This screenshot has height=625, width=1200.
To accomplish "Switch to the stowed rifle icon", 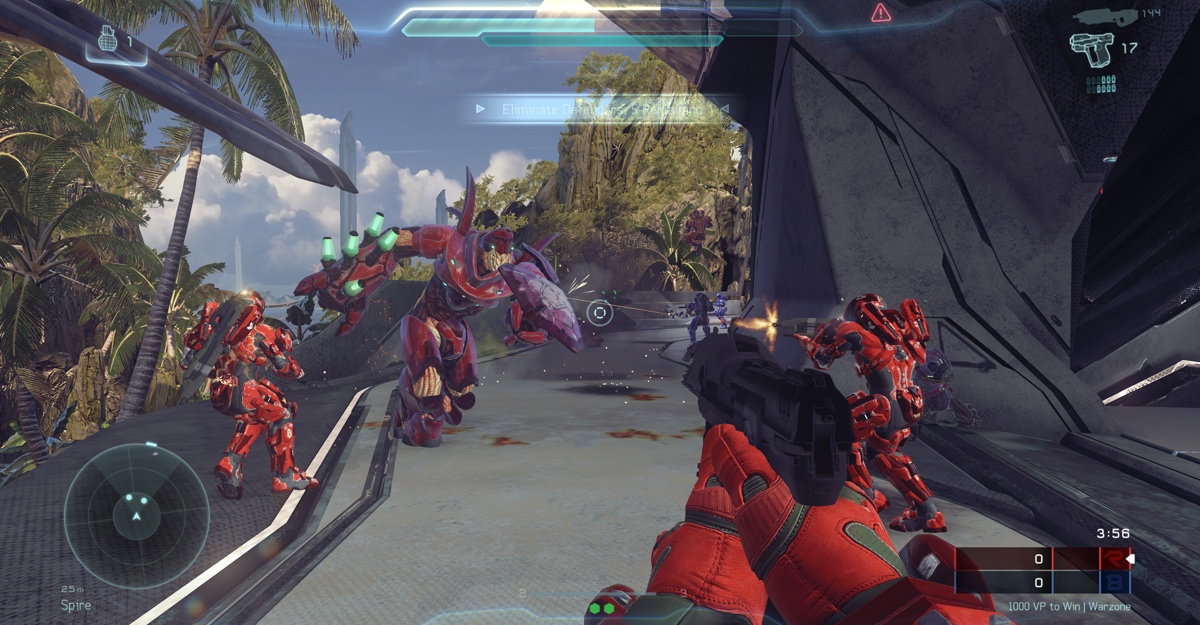I will pyautogui.click(x=1103, y=16).
